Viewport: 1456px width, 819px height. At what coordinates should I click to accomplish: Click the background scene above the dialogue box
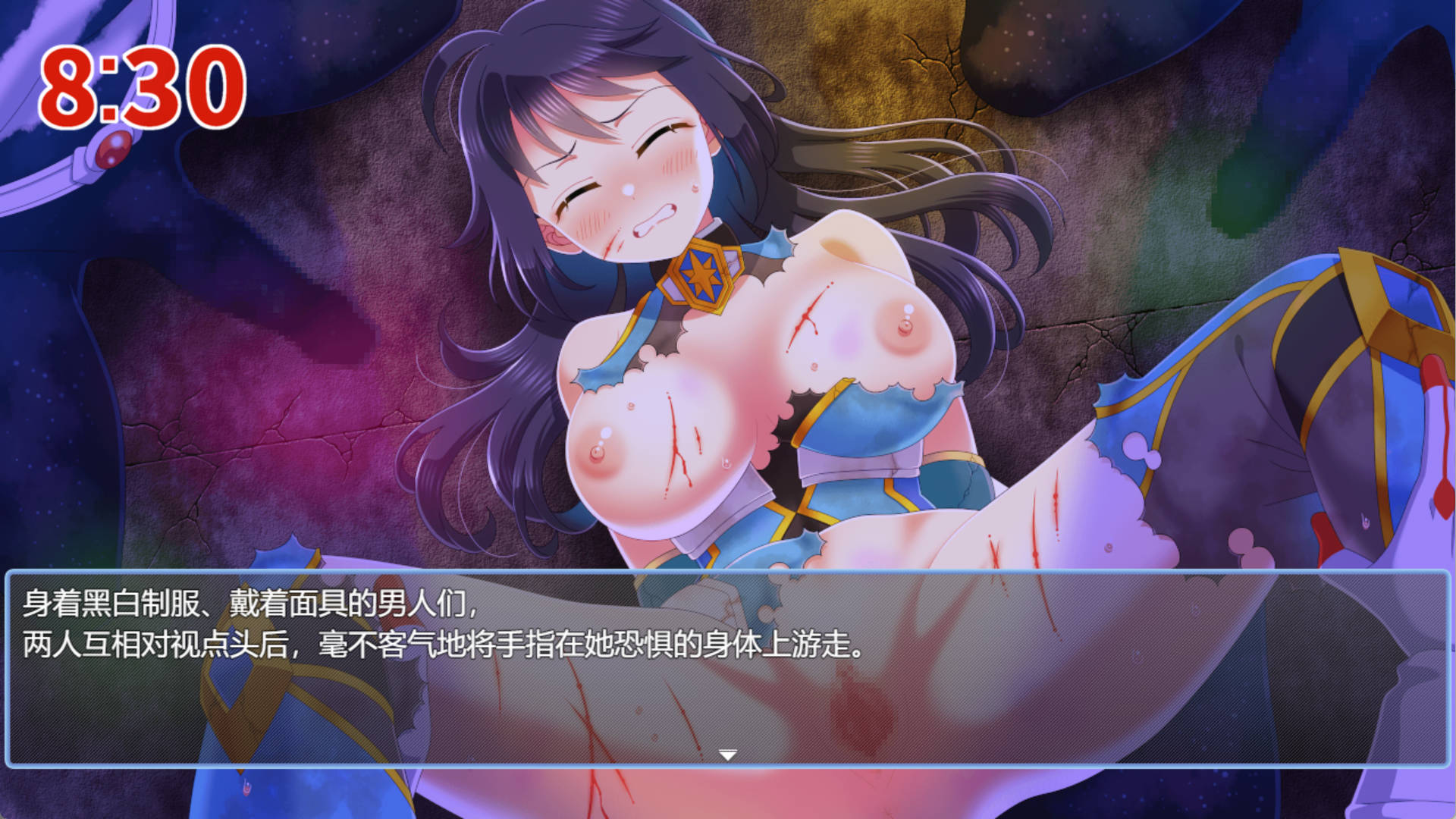(728, 303)
